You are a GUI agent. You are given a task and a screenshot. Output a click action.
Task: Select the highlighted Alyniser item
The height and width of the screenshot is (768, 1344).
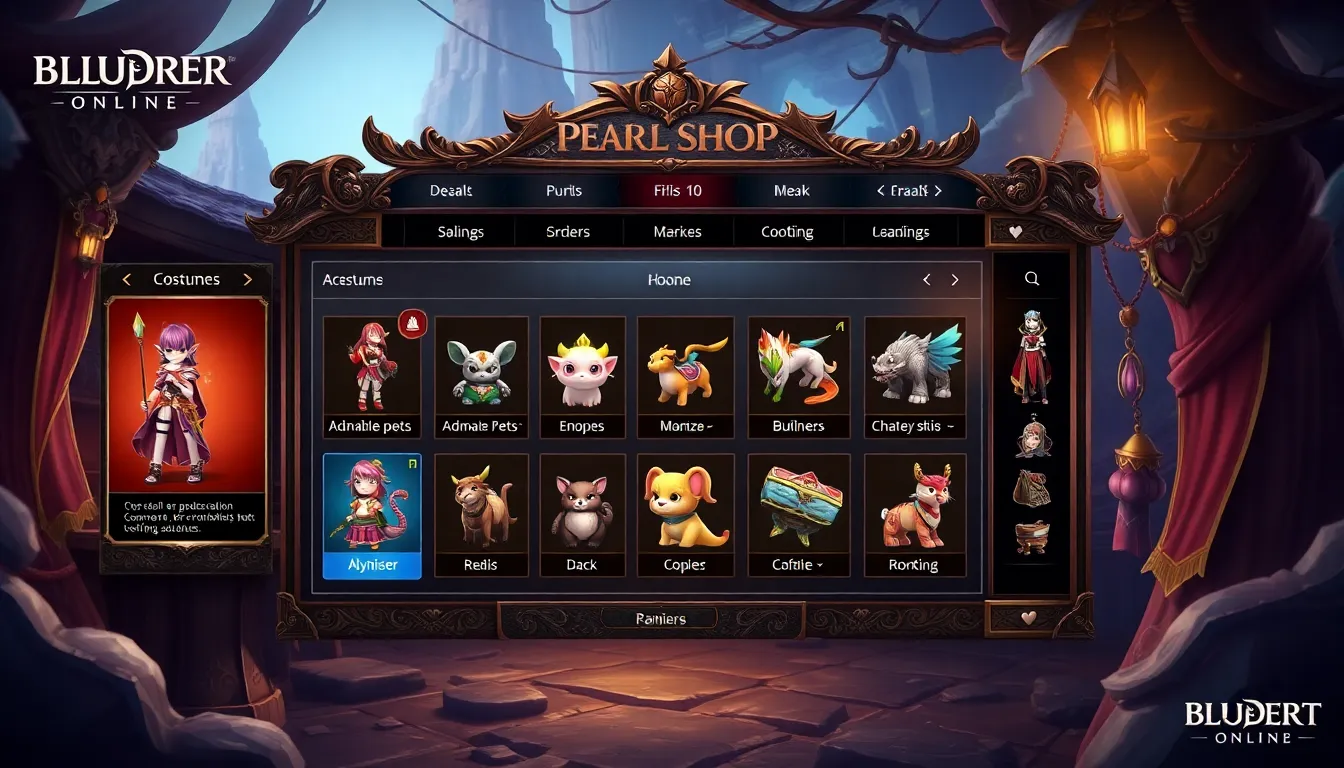372,515
